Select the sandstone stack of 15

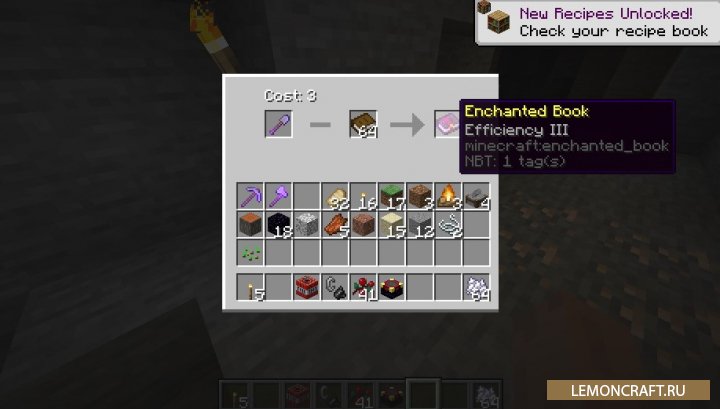click(x=391, y=223)
